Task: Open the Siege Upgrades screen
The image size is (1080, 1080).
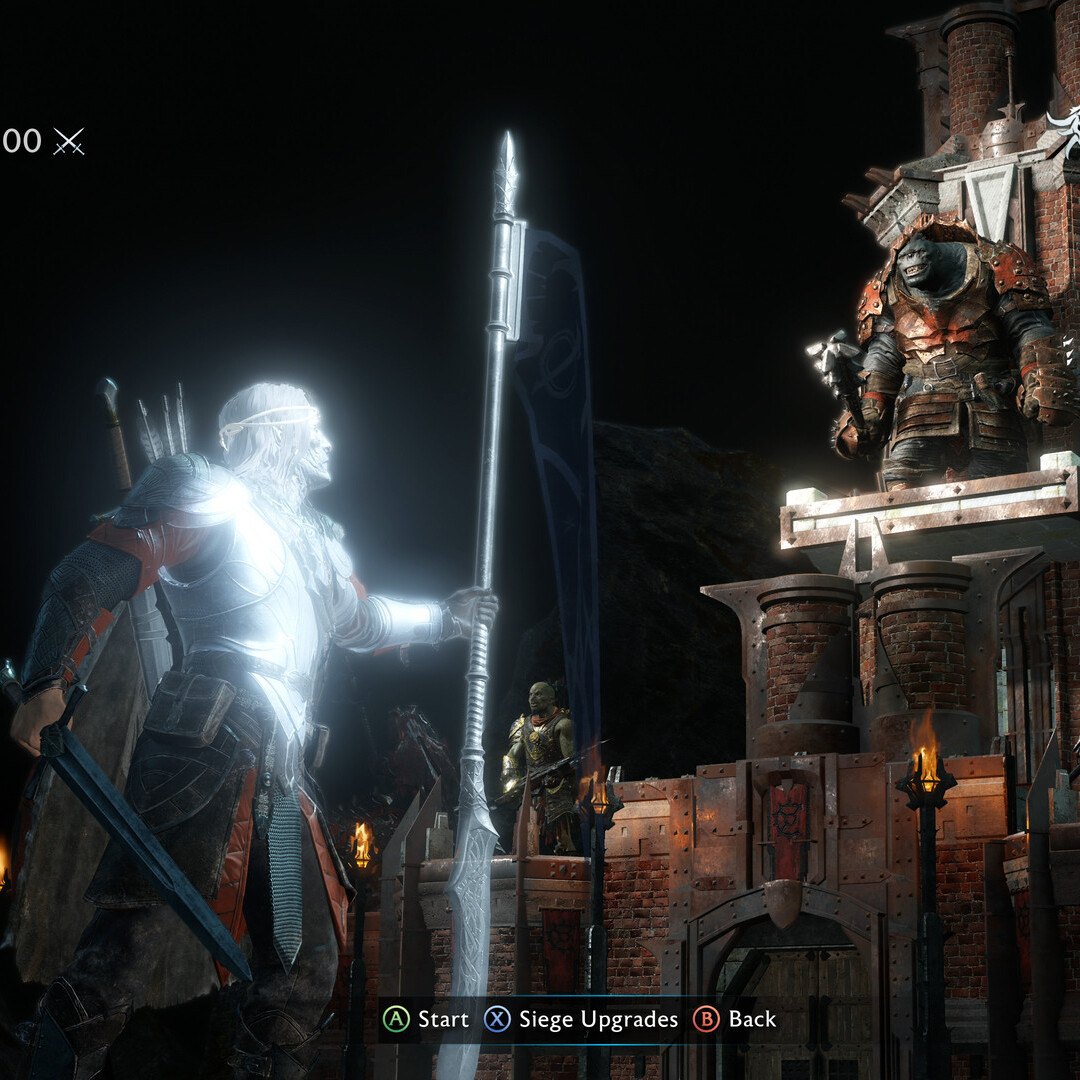Action: point(581,1019)
